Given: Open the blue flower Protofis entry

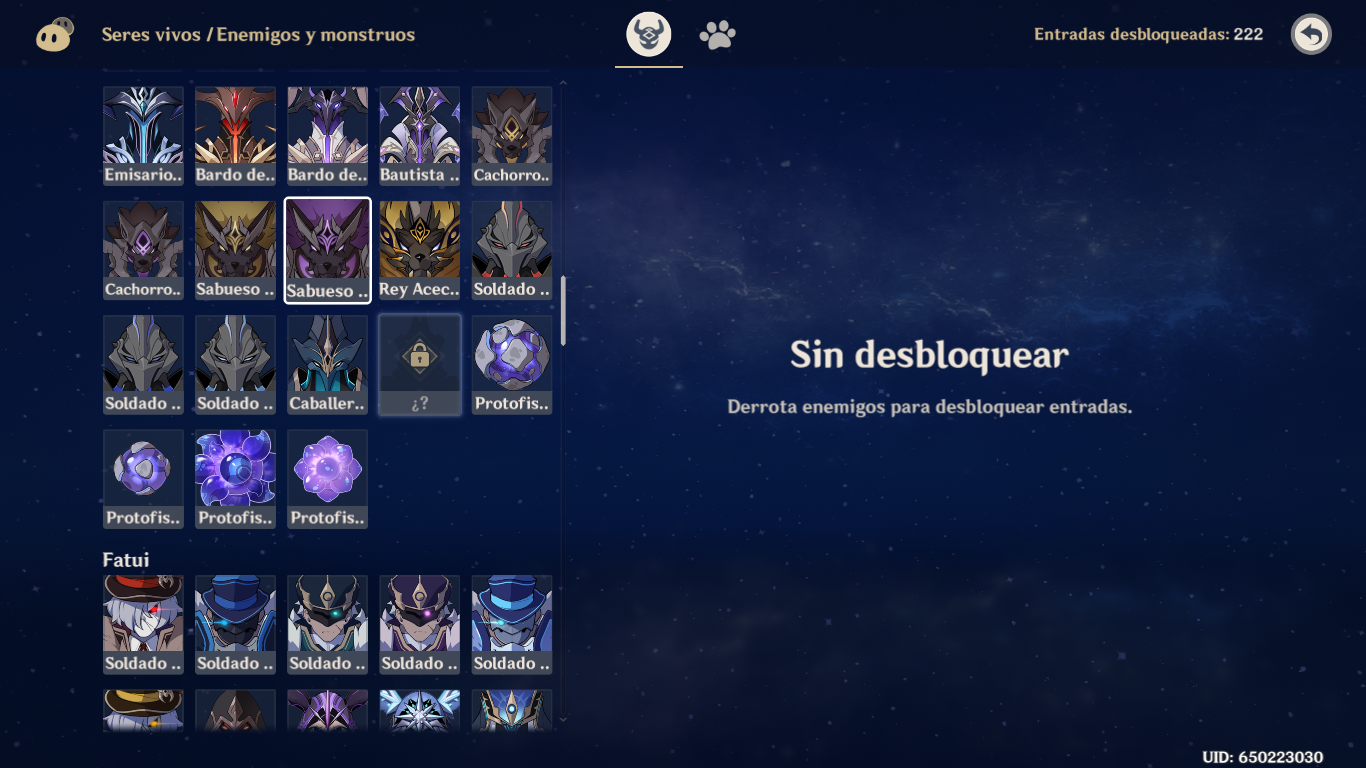Looking at the screenshot, I should tap(235, 476).
